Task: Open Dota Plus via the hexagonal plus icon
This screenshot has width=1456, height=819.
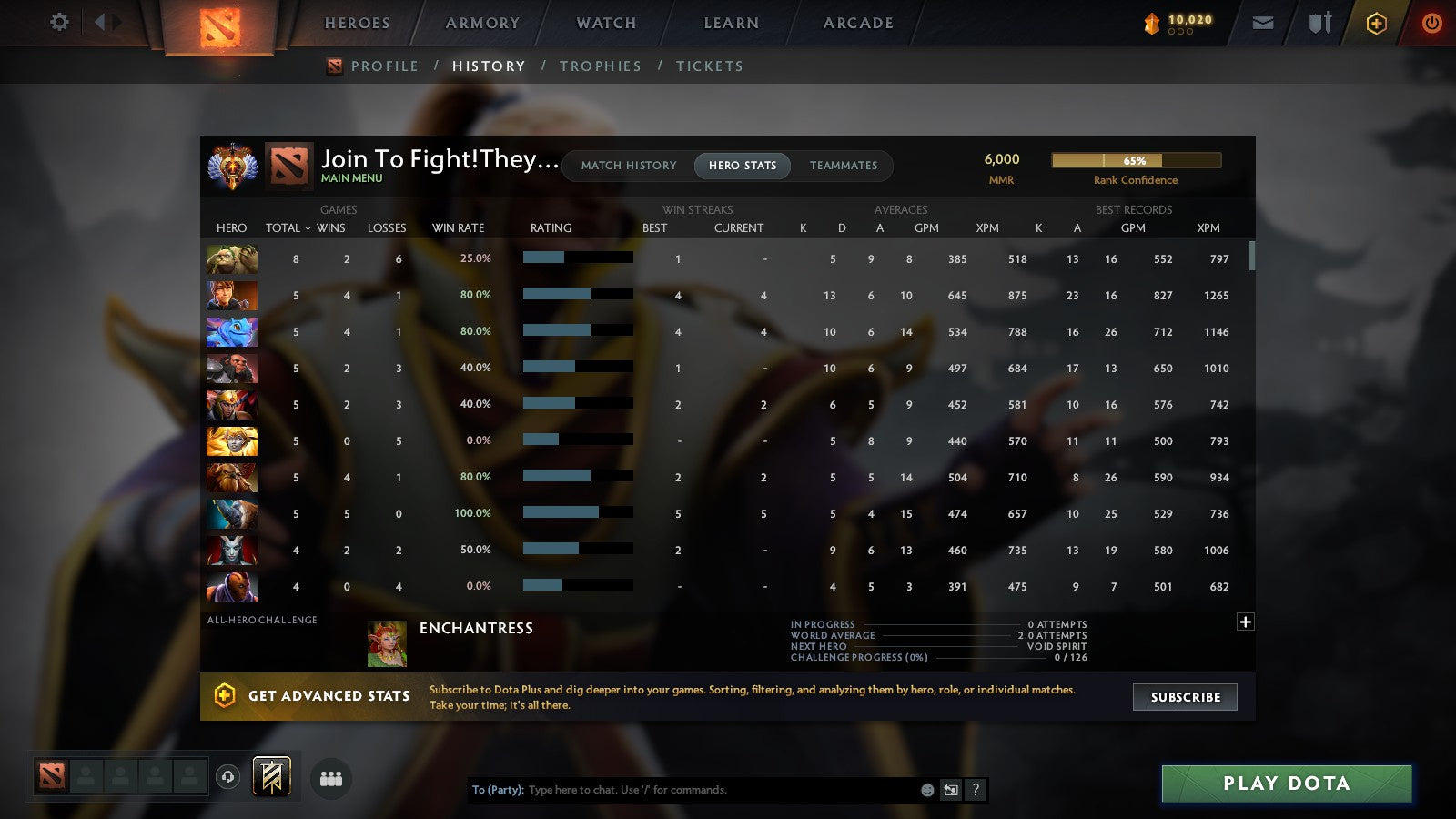Action: (1375, 23)
